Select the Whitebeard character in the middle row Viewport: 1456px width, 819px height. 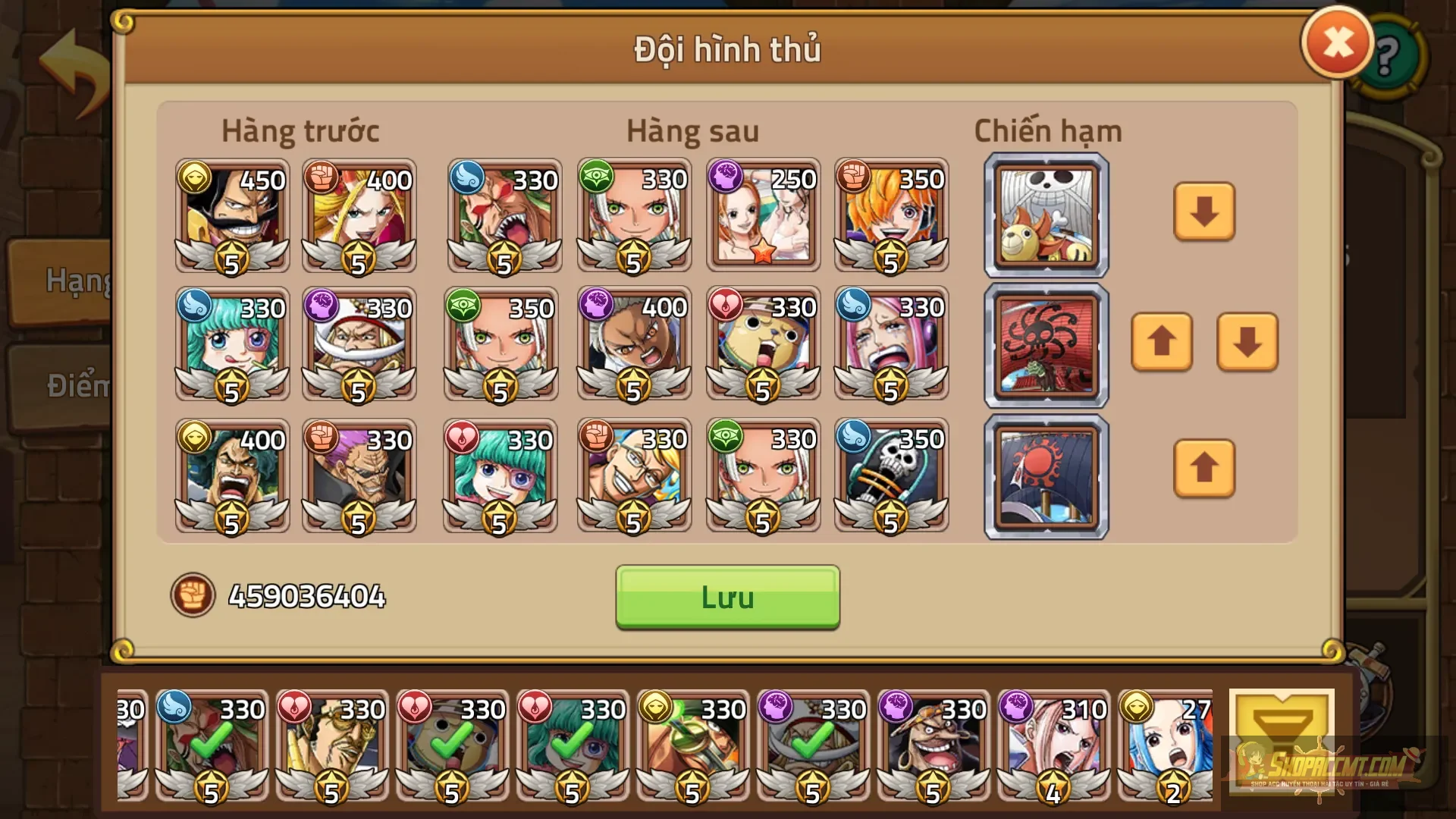point(359,346)
